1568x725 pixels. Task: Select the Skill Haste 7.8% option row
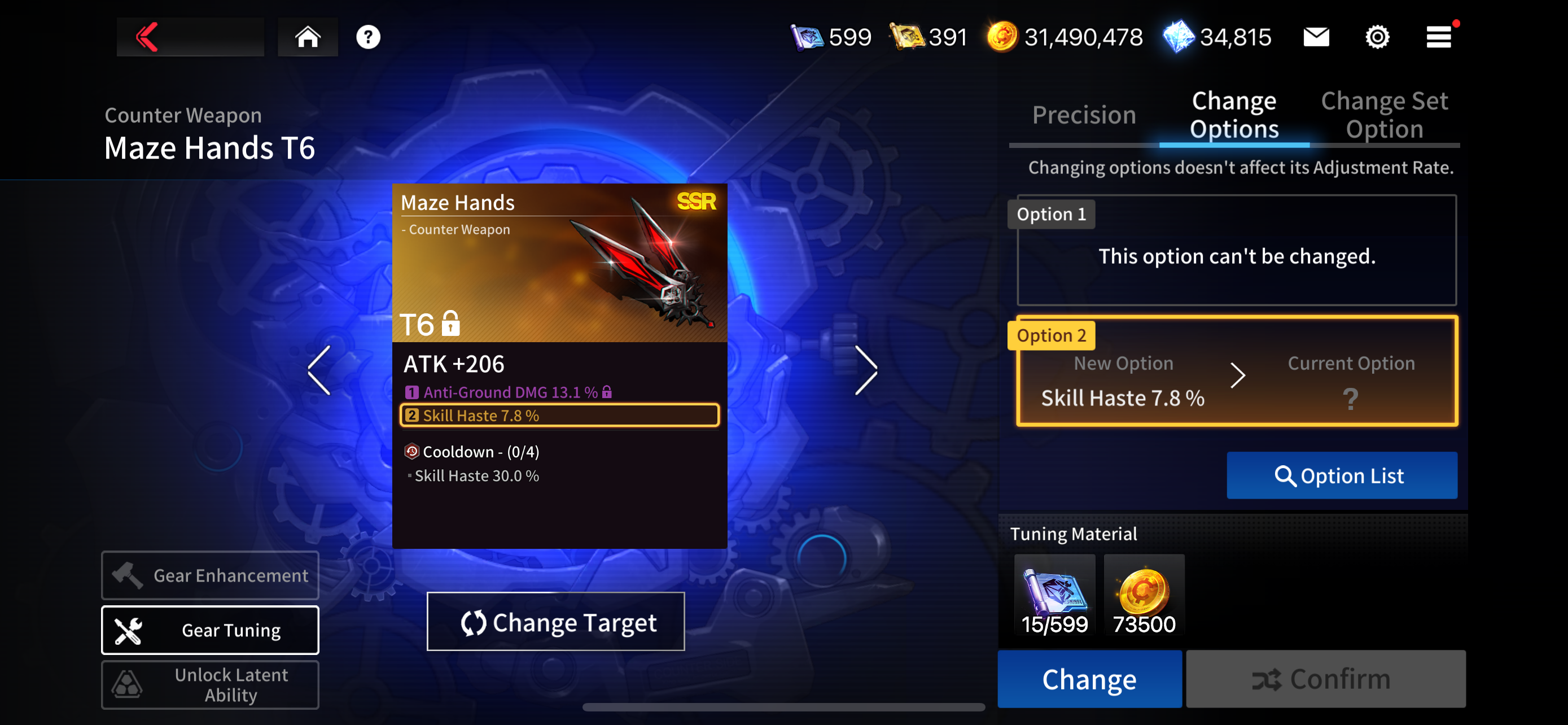point(559,415)
